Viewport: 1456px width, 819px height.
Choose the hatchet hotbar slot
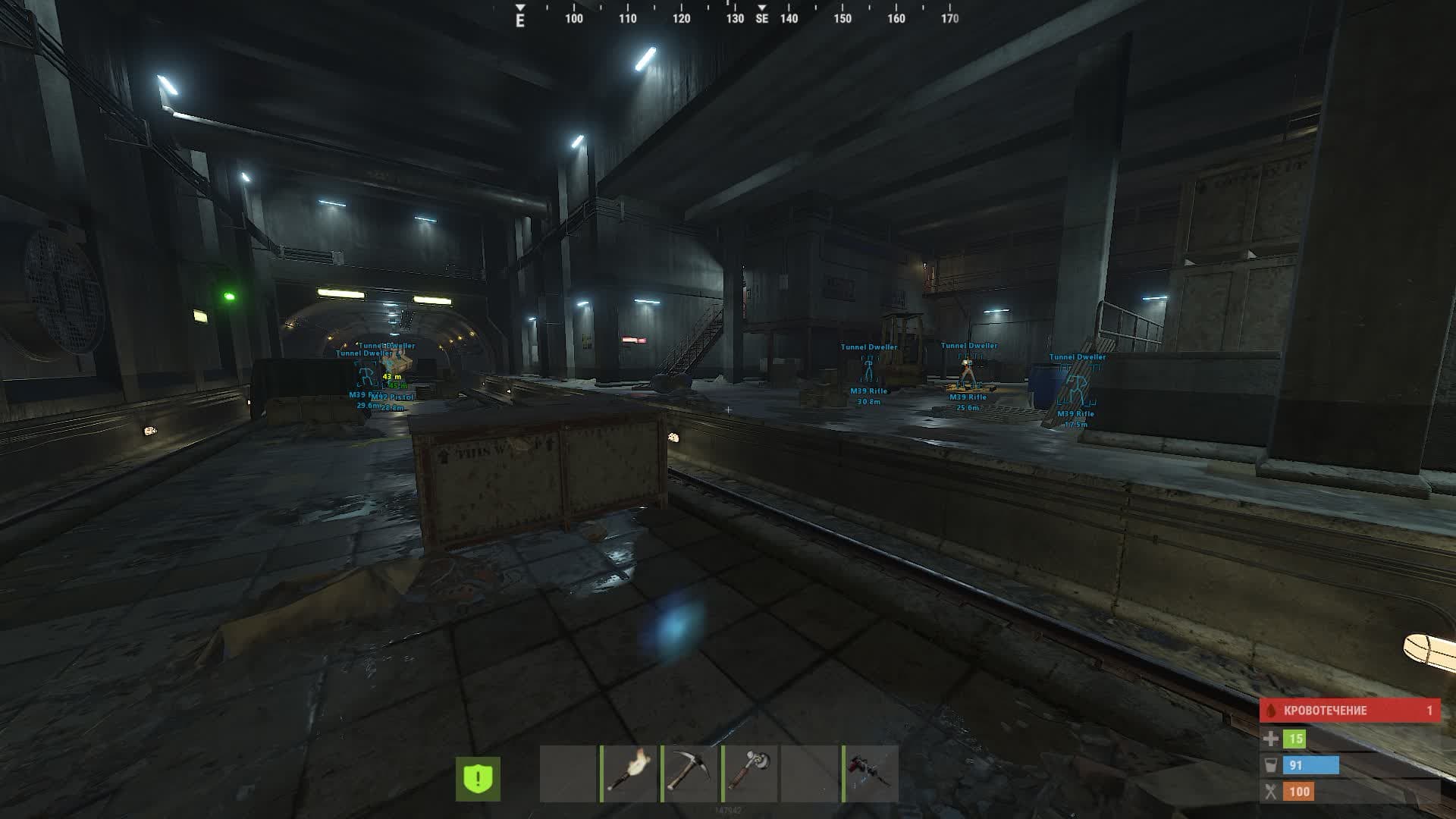[x=751, y=773]
